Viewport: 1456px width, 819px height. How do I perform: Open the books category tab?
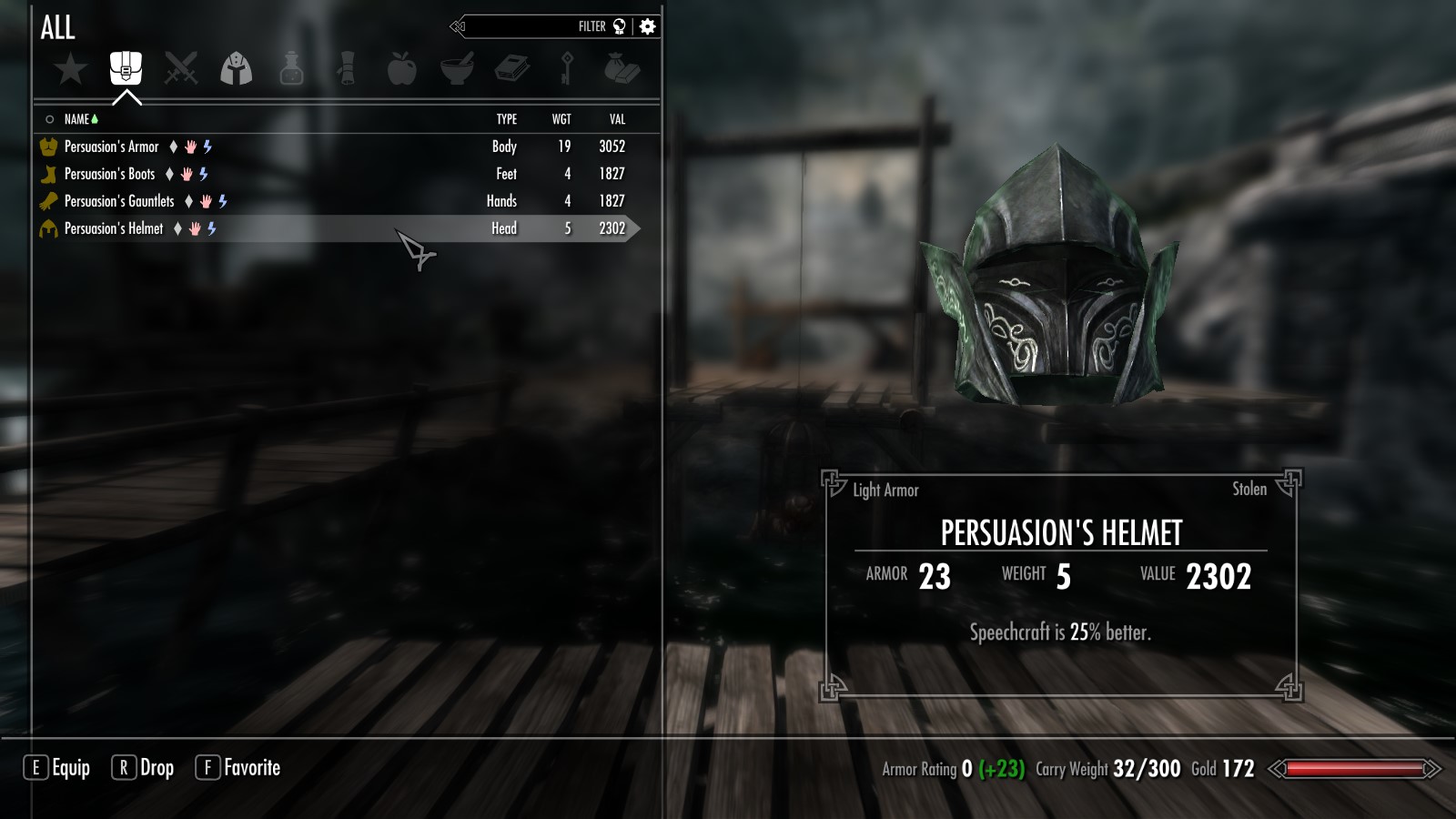(x=512, y=68)
